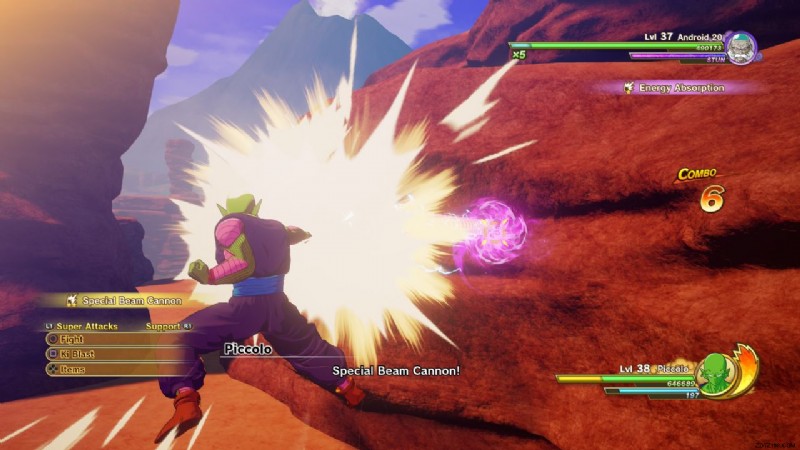Click the Android 20 enemy portrait
The width and height of the screenshot is (800, 450).
(x=741, y=48)
